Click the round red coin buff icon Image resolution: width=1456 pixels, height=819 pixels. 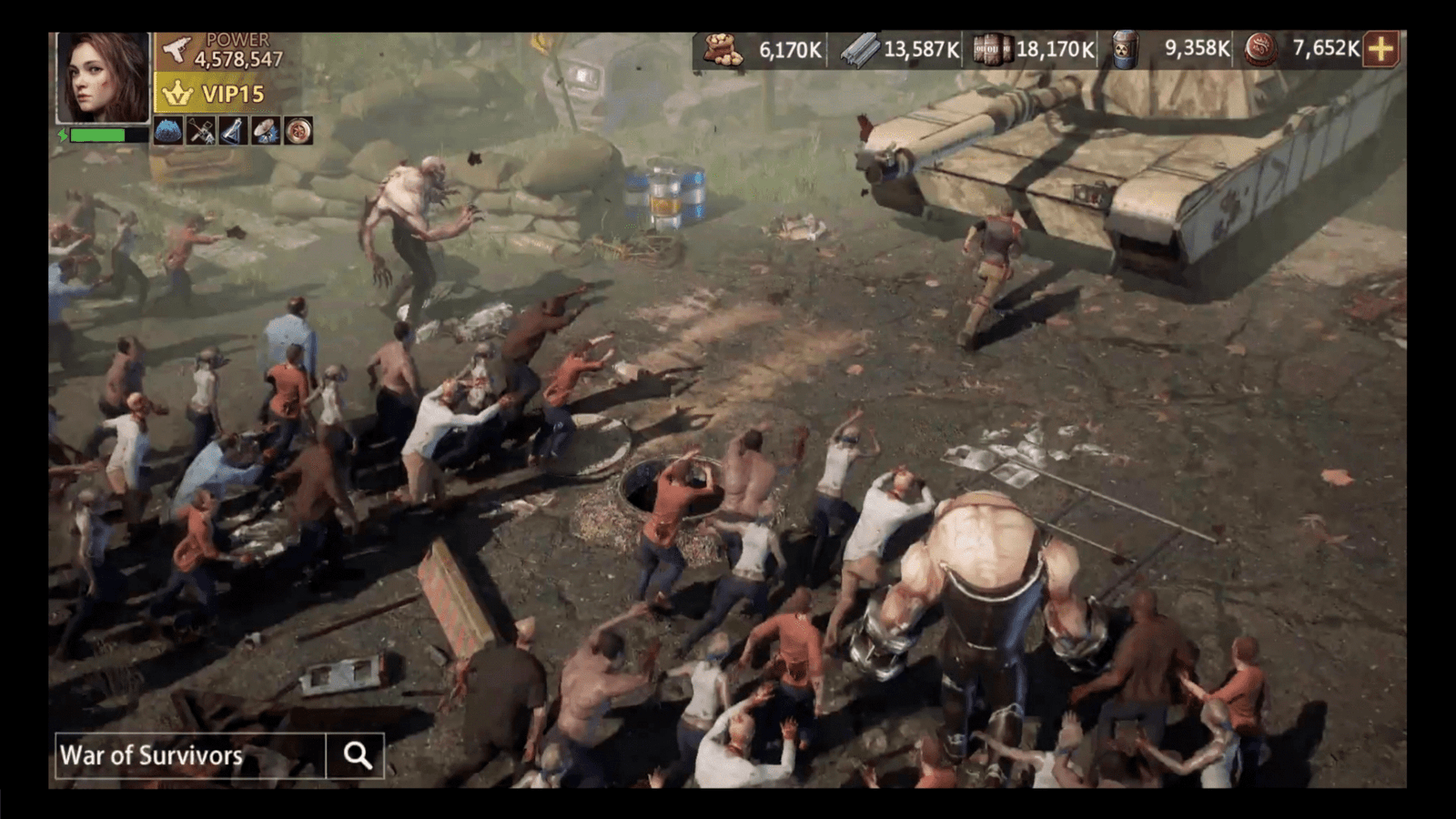coord(298,131)
